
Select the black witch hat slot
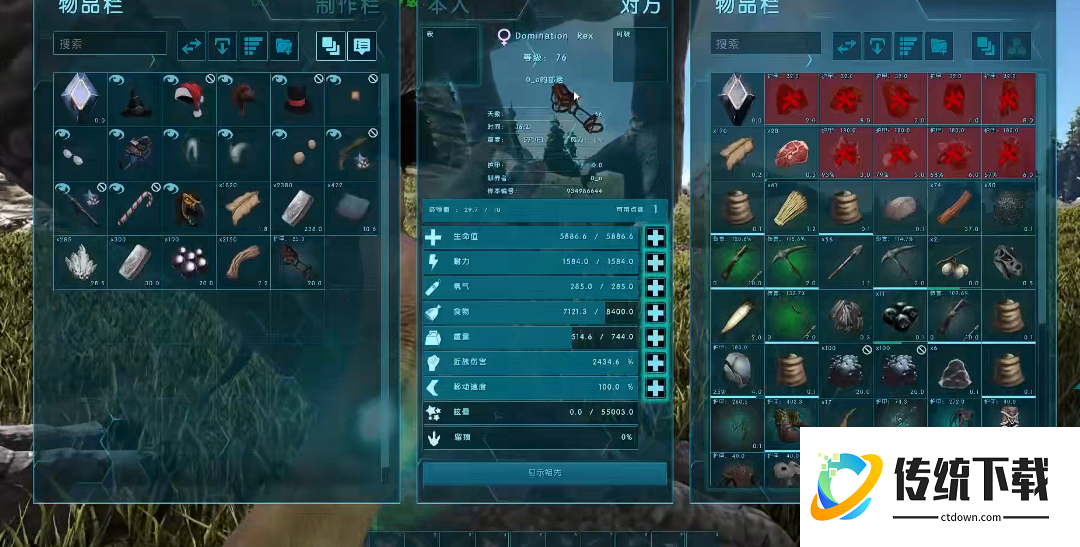point(134,99)
